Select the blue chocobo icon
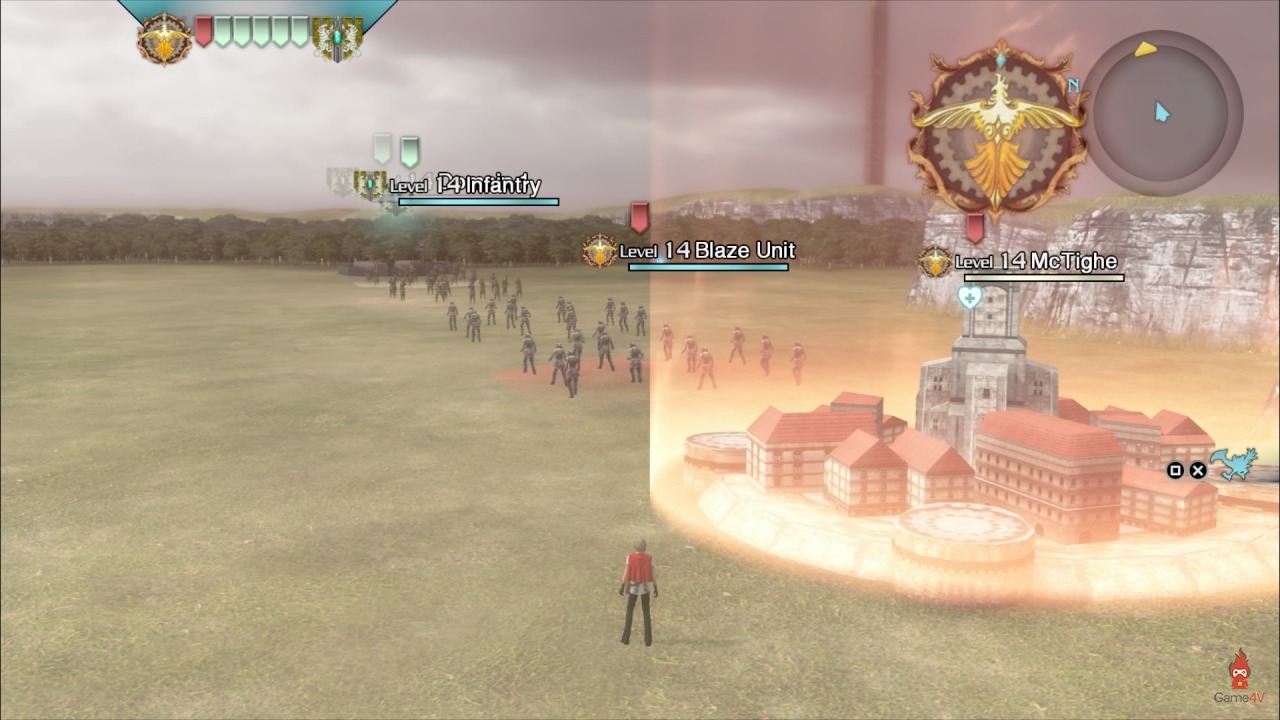This screenshot has height=720, width=1280. coord(1234,465)
